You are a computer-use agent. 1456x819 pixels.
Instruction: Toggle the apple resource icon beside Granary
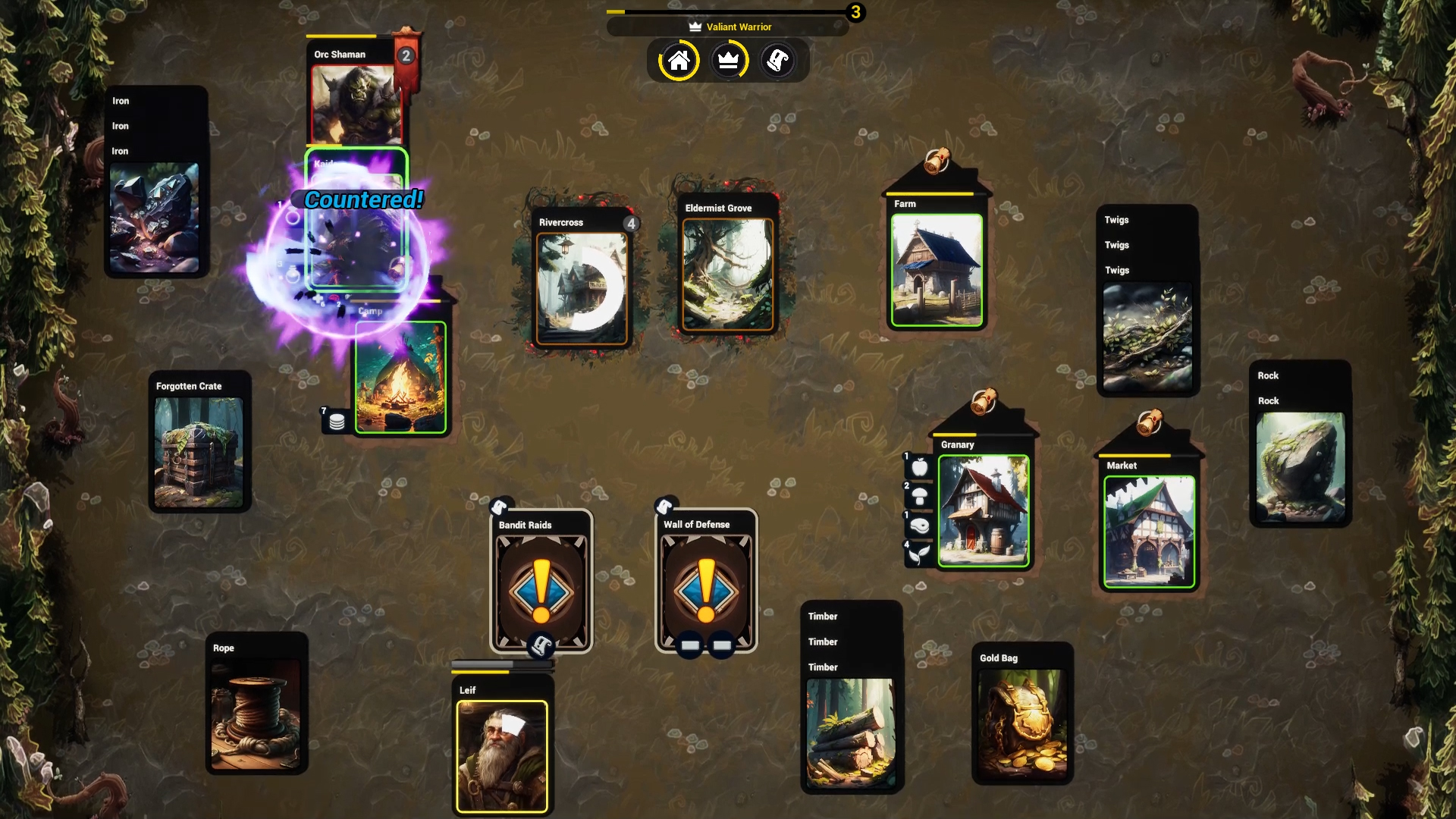coord(919,468)
